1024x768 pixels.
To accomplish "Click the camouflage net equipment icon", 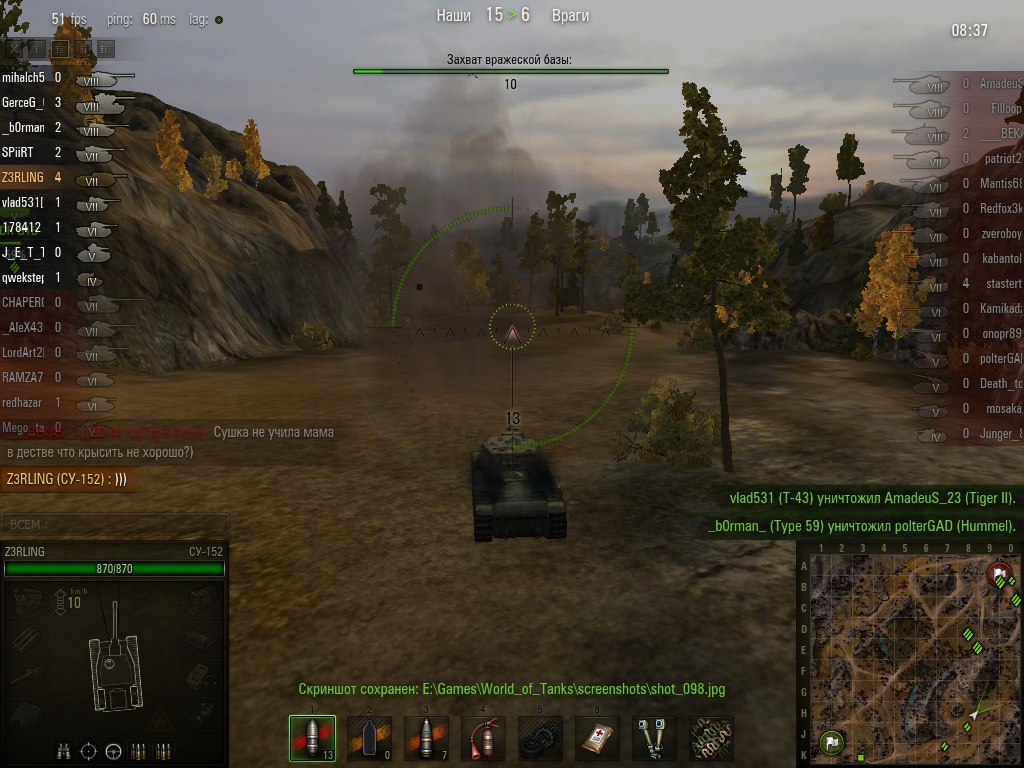I will [x=711, y=738].
